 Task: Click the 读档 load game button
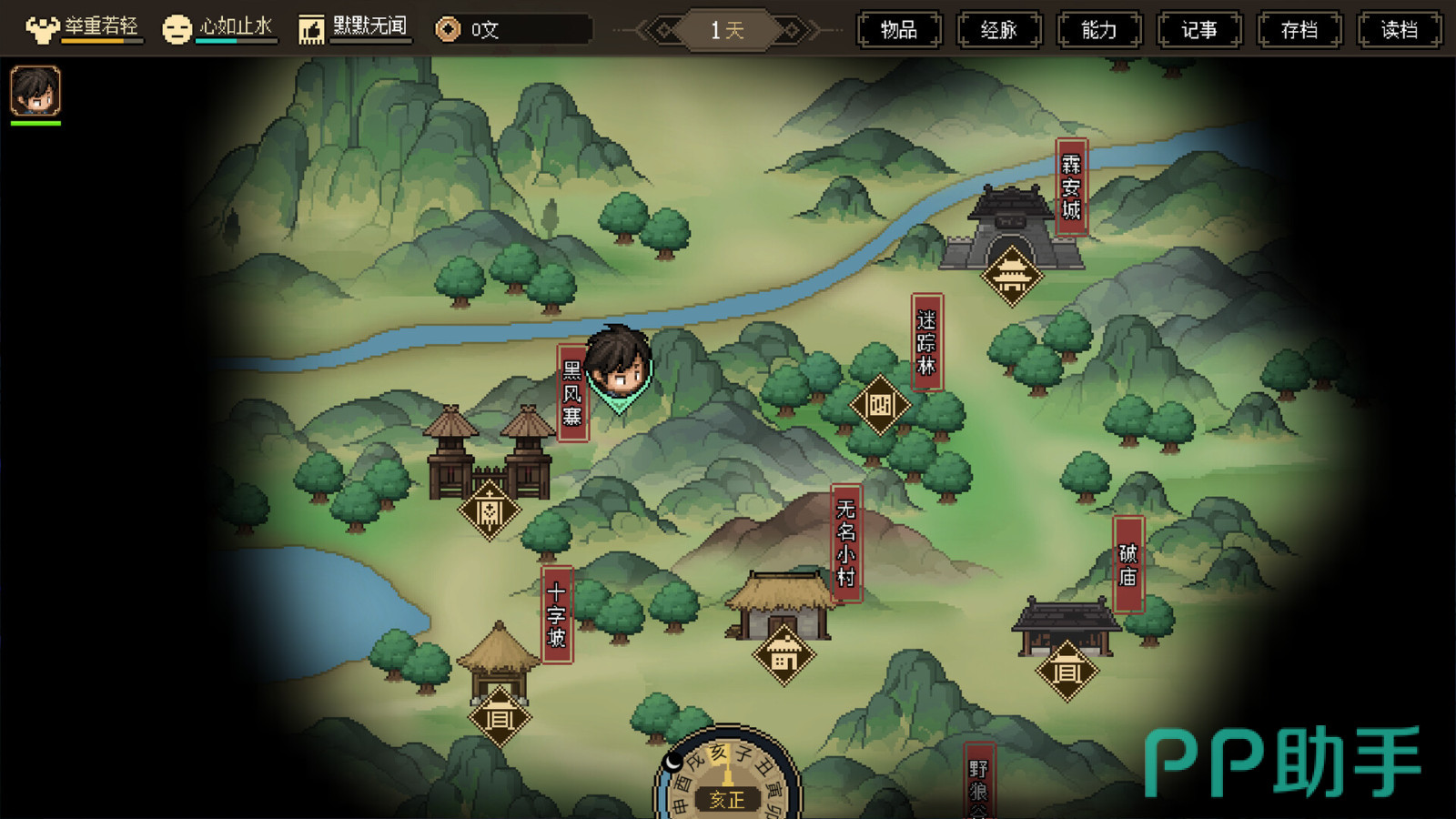(1400, 30)
